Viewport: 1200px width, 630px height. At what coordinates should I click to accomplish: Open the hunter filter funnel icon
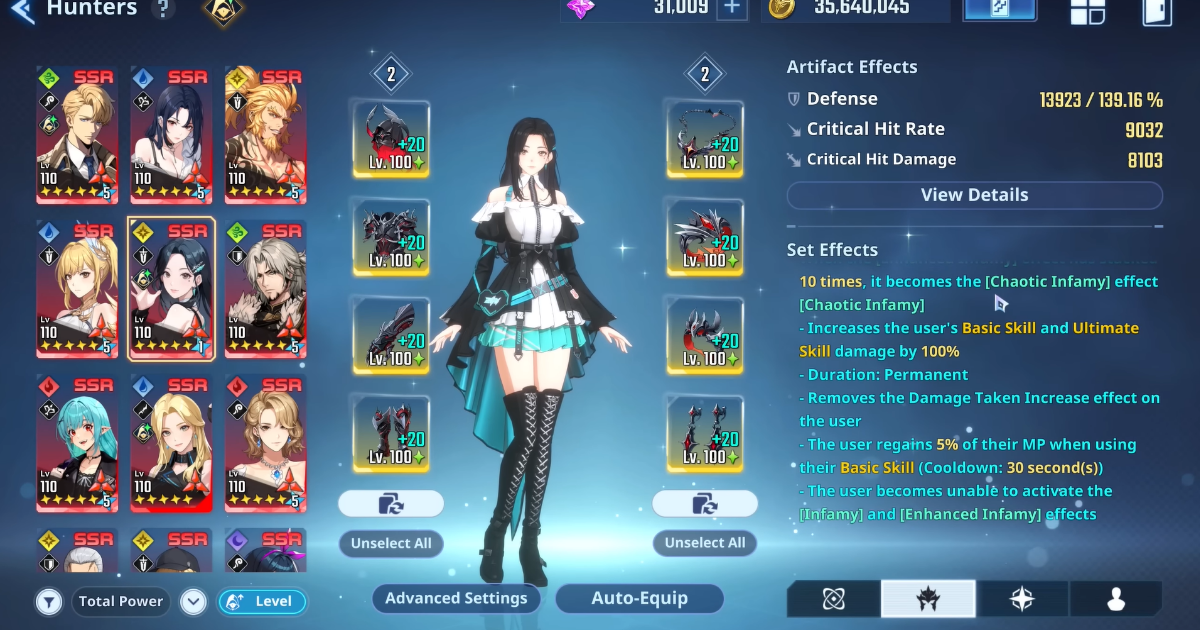coord(48,601)
